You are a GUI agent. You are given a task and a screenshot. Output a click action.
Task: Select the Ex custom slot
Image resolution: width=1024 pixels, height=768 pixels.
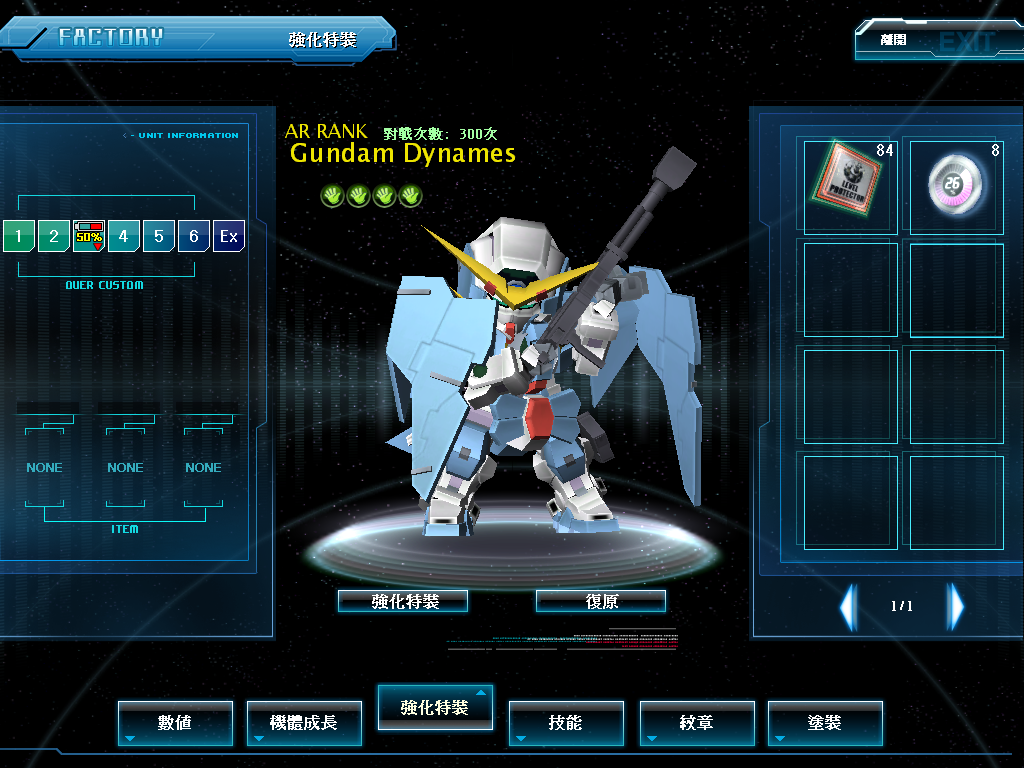229,236
